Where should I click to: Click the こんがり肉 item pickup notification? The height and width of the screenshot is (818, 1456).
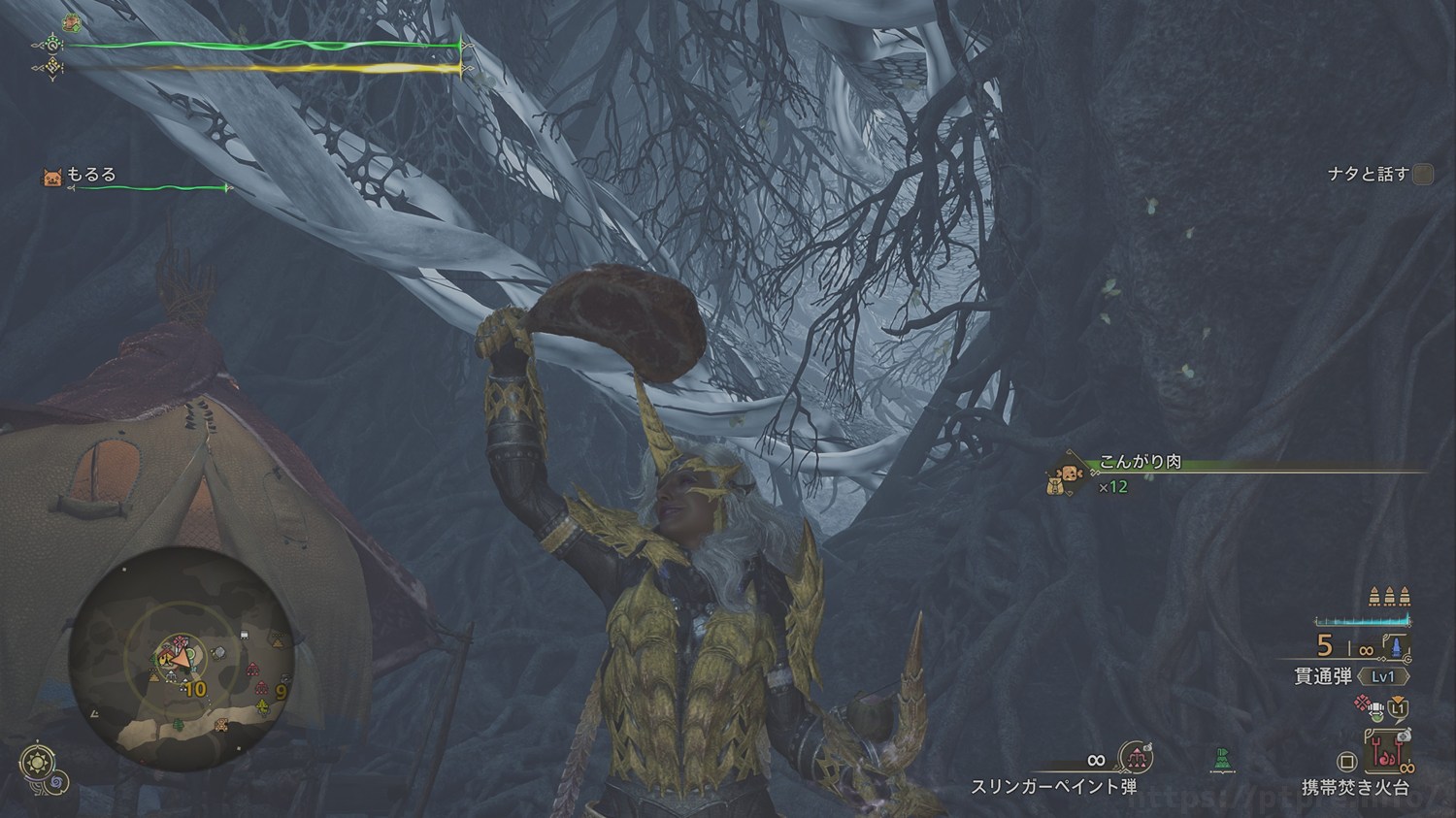pos(1141,464)
